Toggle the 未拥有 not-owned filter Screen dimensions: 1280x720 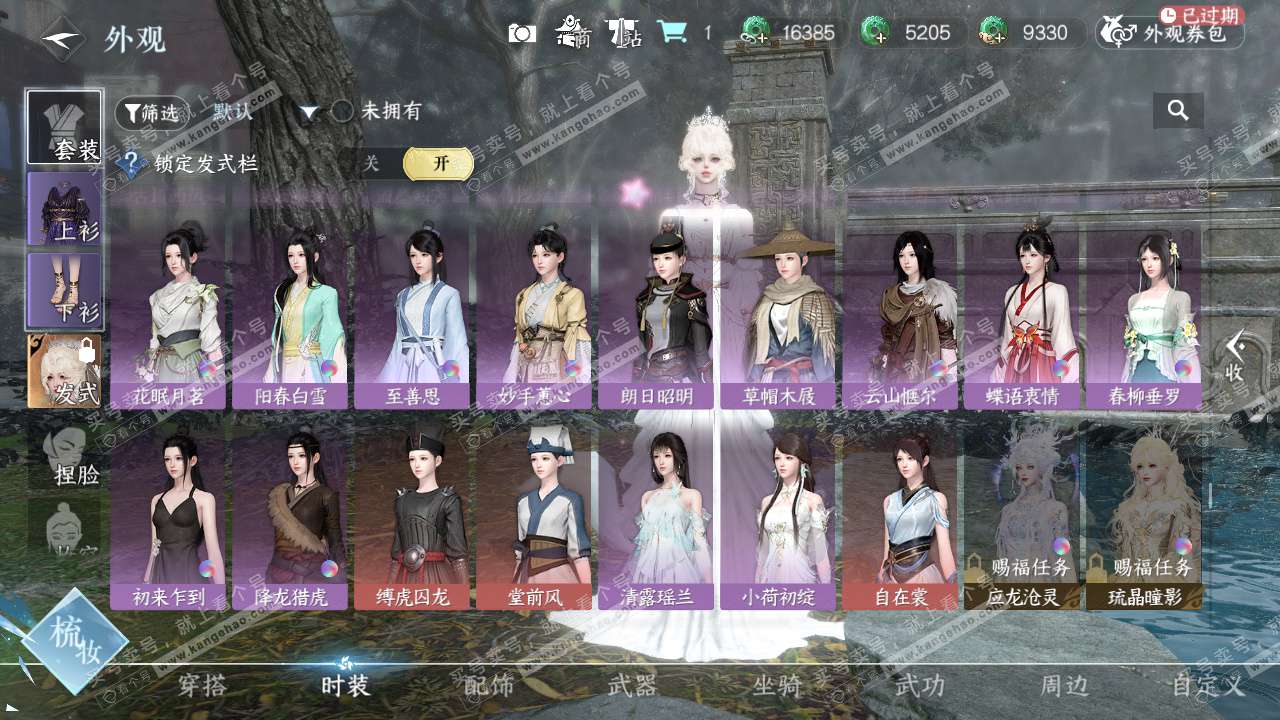(x=343, y=111)
